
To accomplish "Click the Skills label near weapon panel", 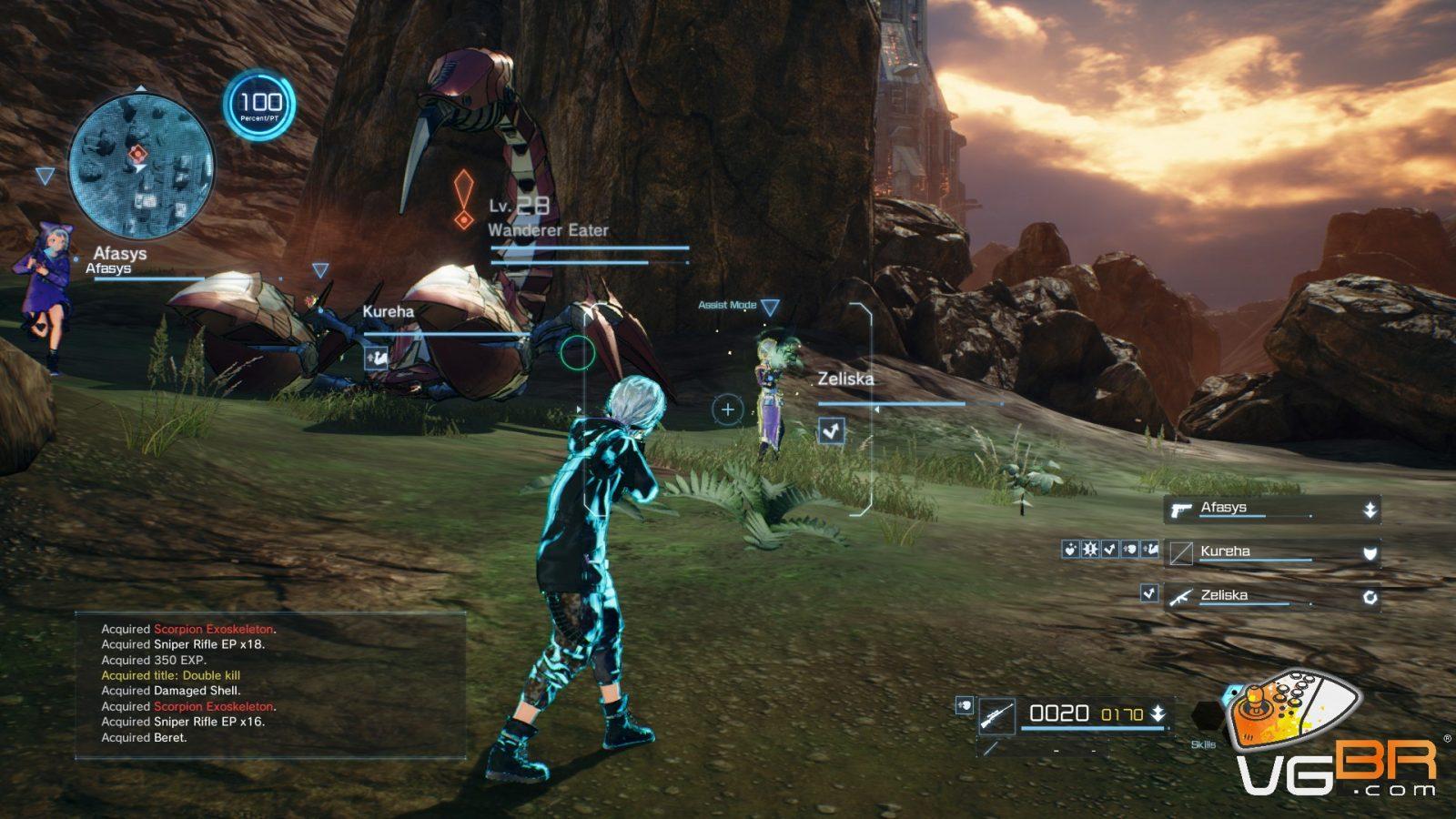I will [x=1203, y=744].
